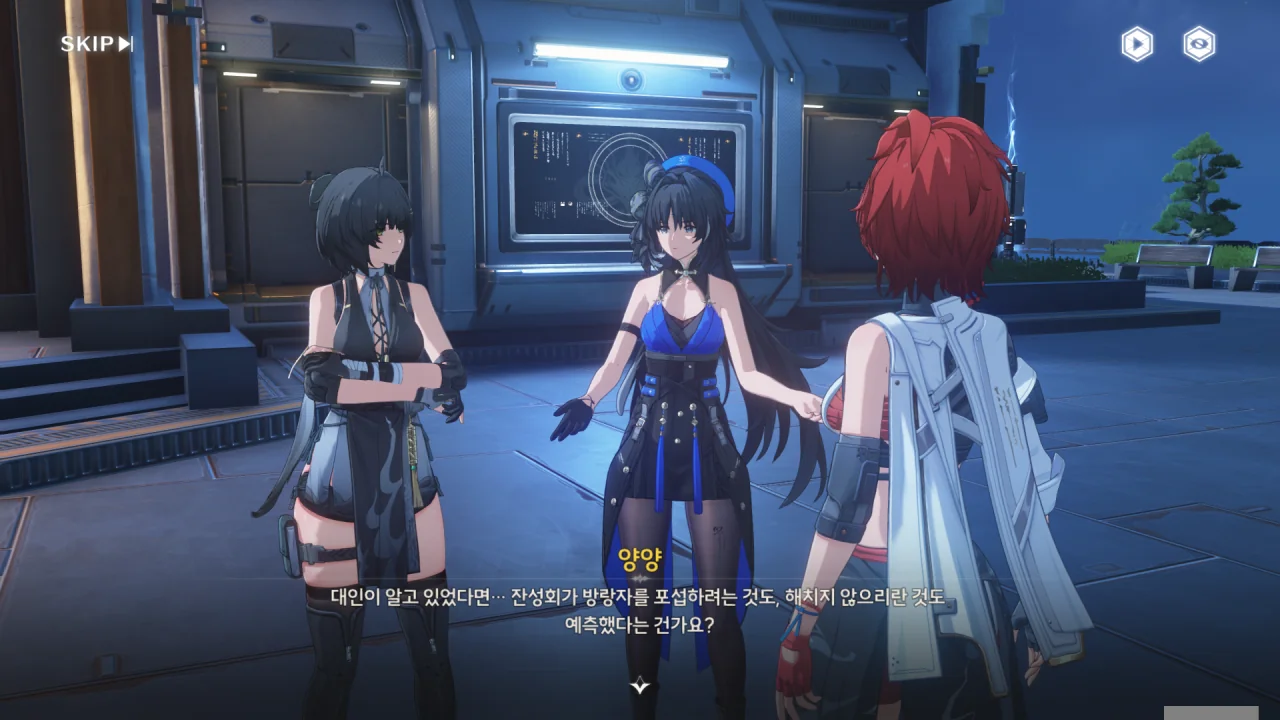Advance dialogue with the diamond continue arrow
This screenshot has width=1280, height=720.
pyautogui.click(x=640, y=685)
